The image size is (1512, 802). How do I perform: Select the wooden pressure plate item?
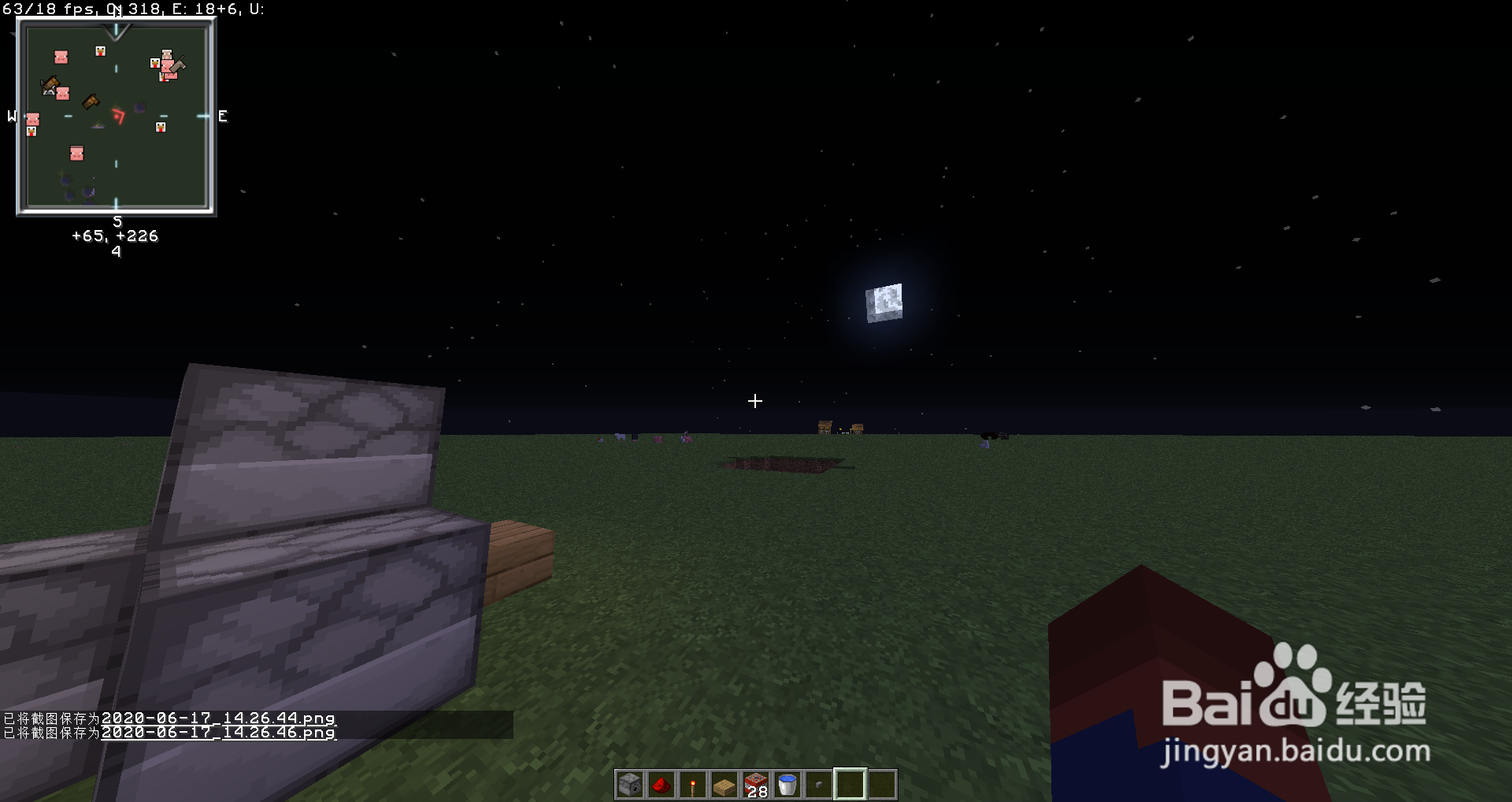pyautogui.click(x=723, y=784)
